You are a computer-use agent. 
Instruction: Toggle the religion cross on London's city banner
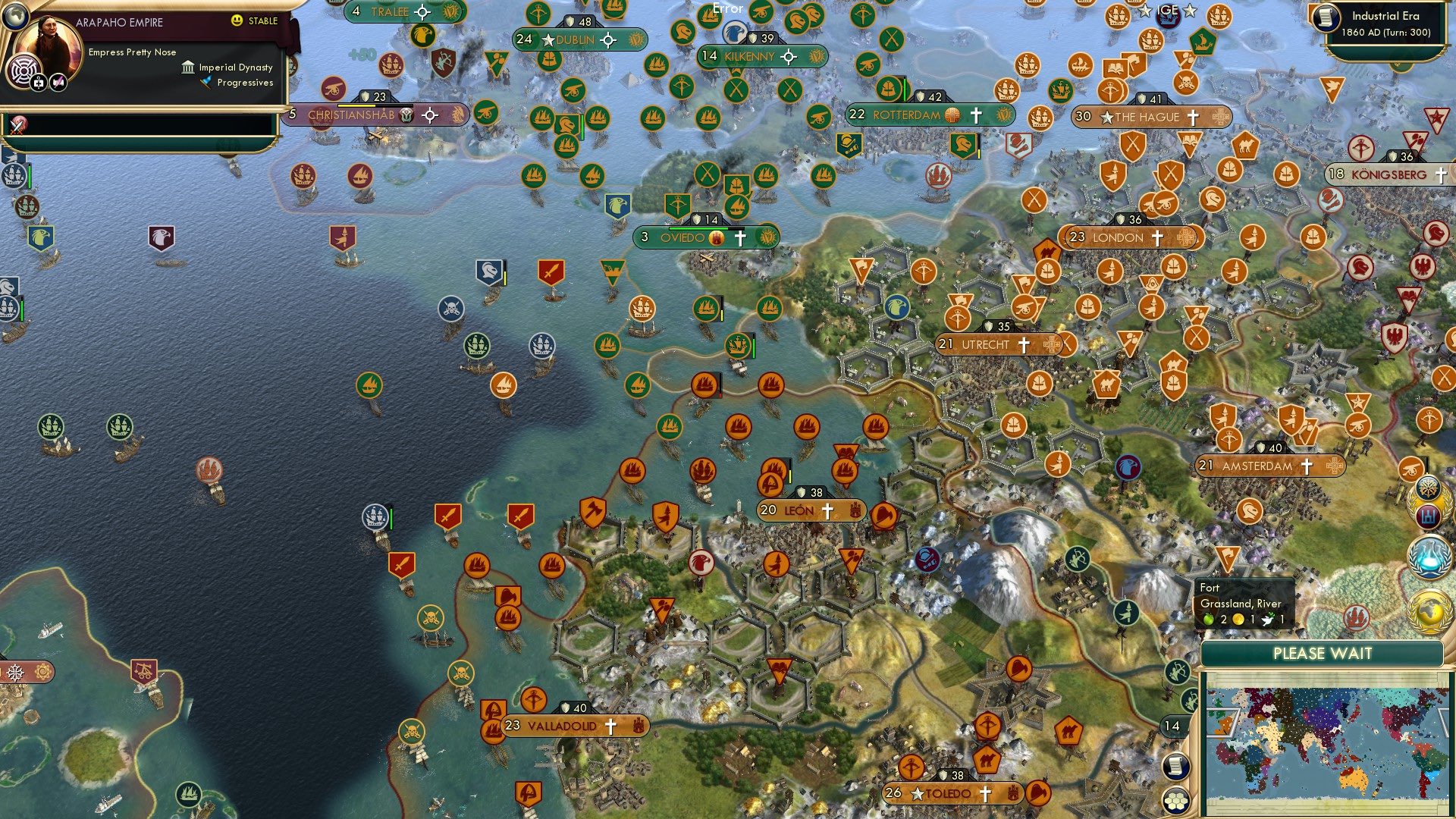pyautogui.click(x=1159, y=237)
